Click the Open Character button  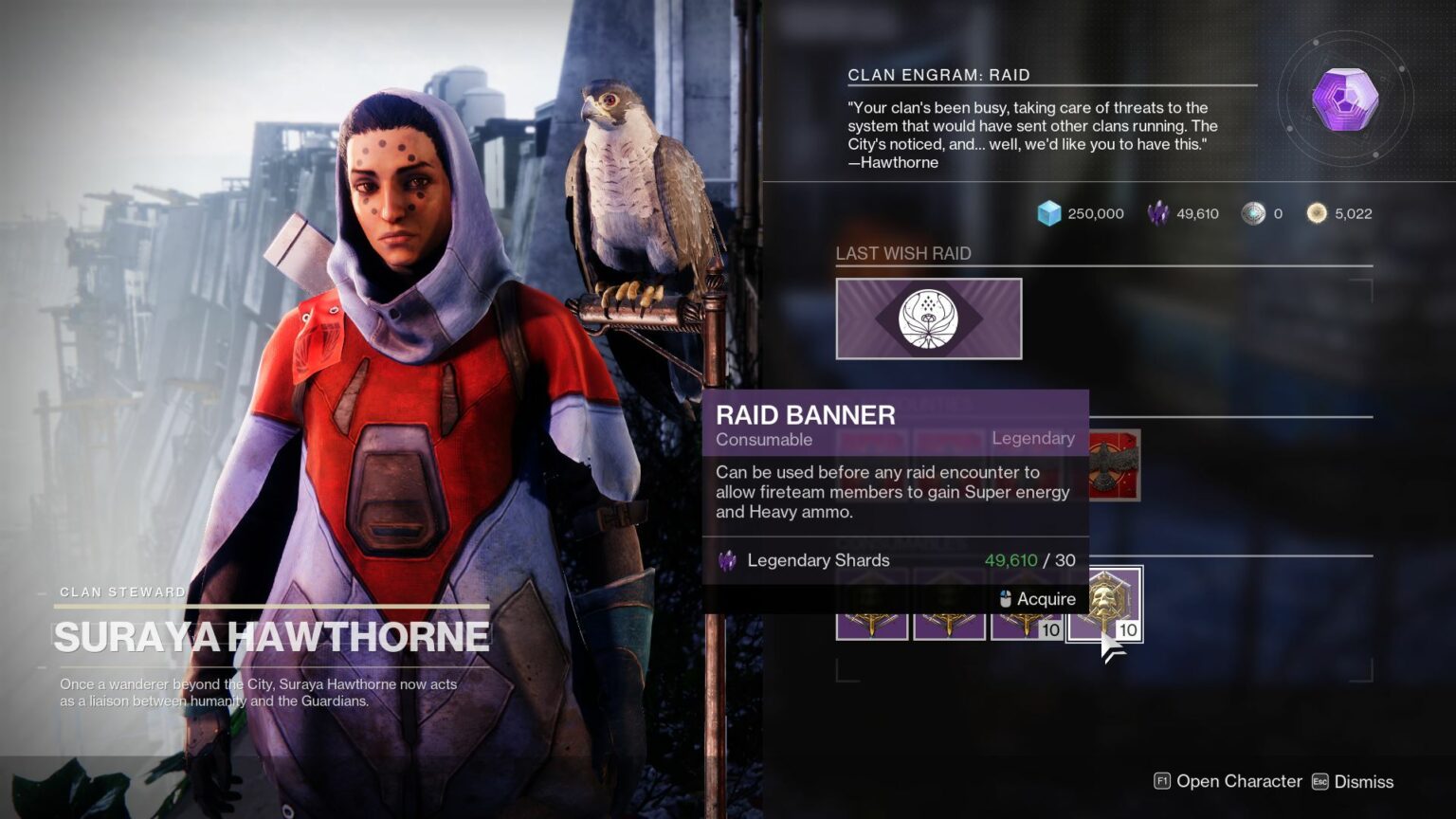click(x=1238, y=781)
